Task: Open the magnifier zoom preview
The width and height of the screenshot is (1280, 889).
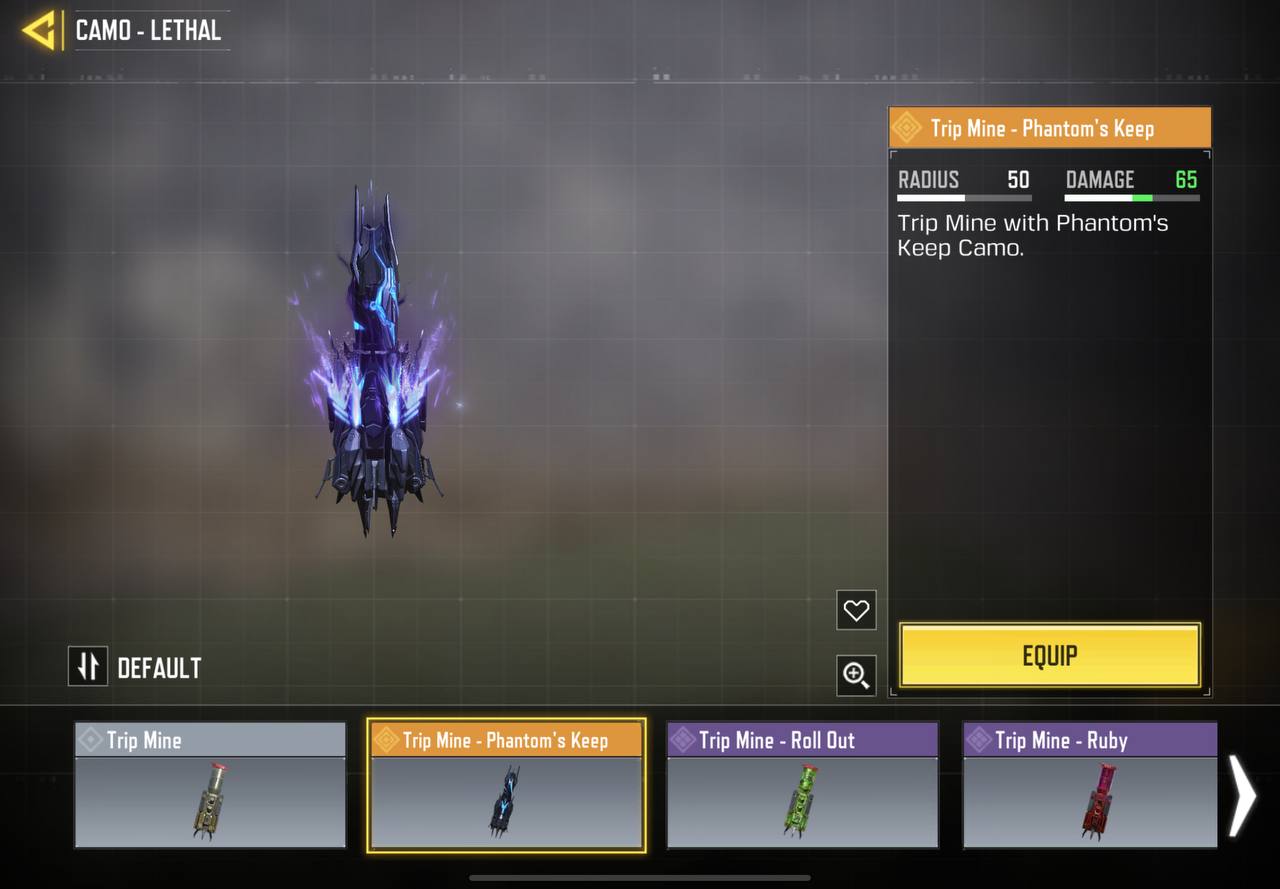Action: click(856, 676)
